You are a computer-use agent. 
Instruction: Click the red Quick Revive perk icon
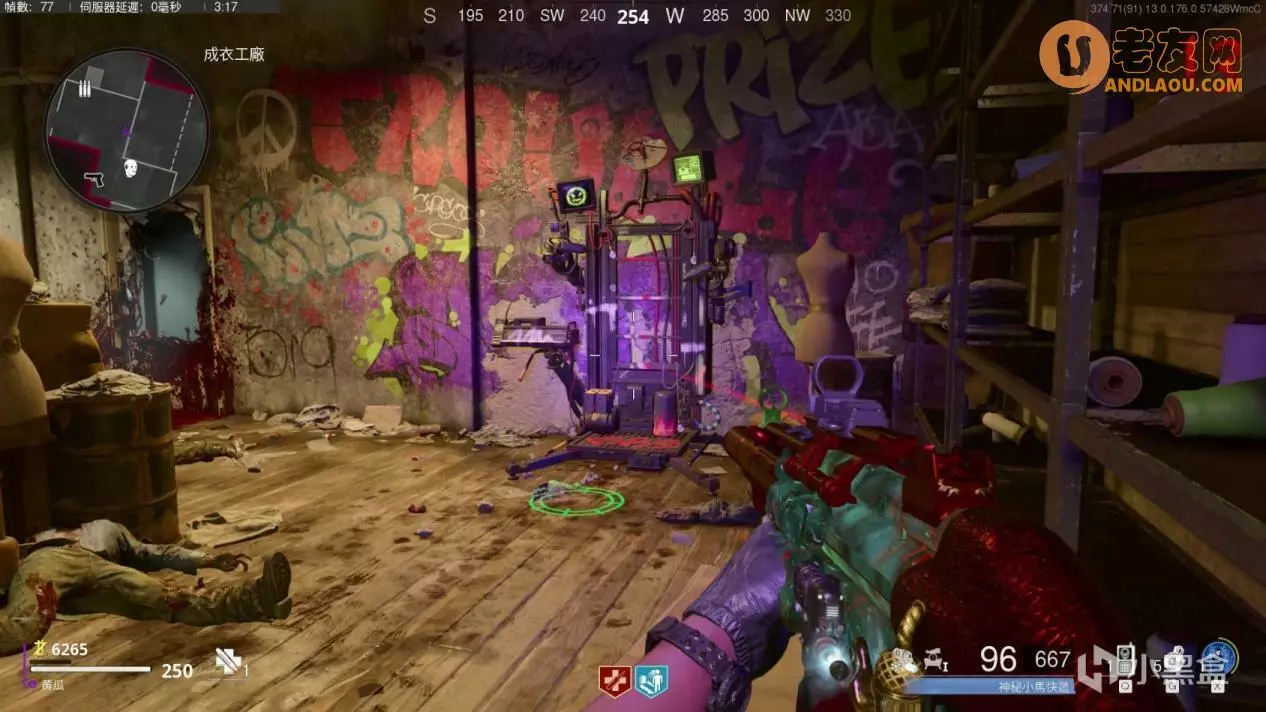614,680
